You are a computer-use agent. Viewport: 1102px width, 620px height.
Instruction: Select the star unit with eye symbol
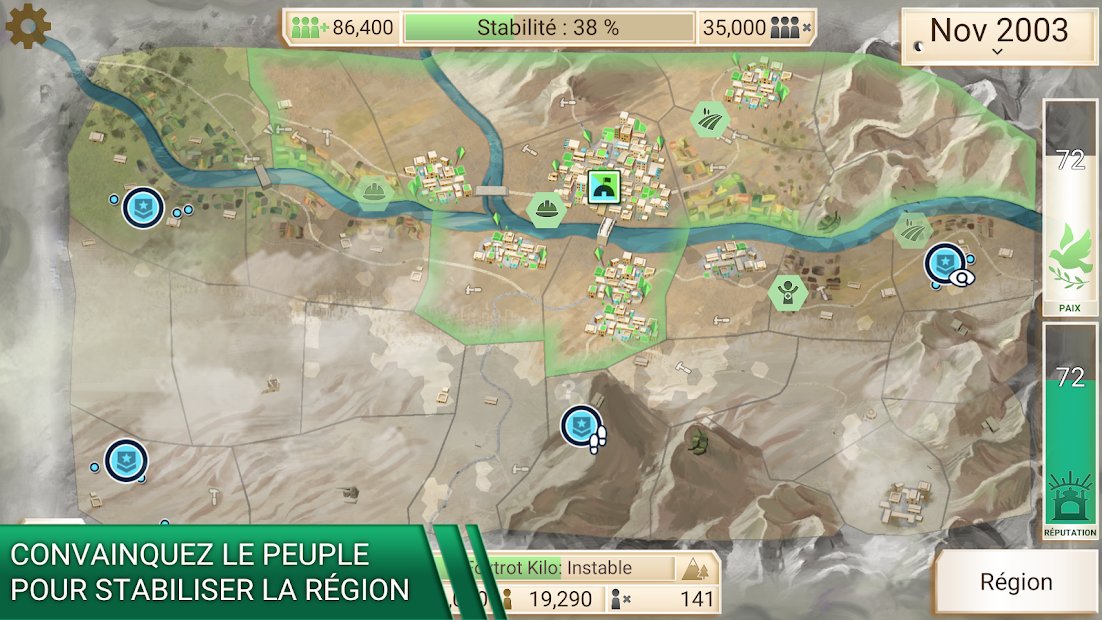click(x=945, y=264)
